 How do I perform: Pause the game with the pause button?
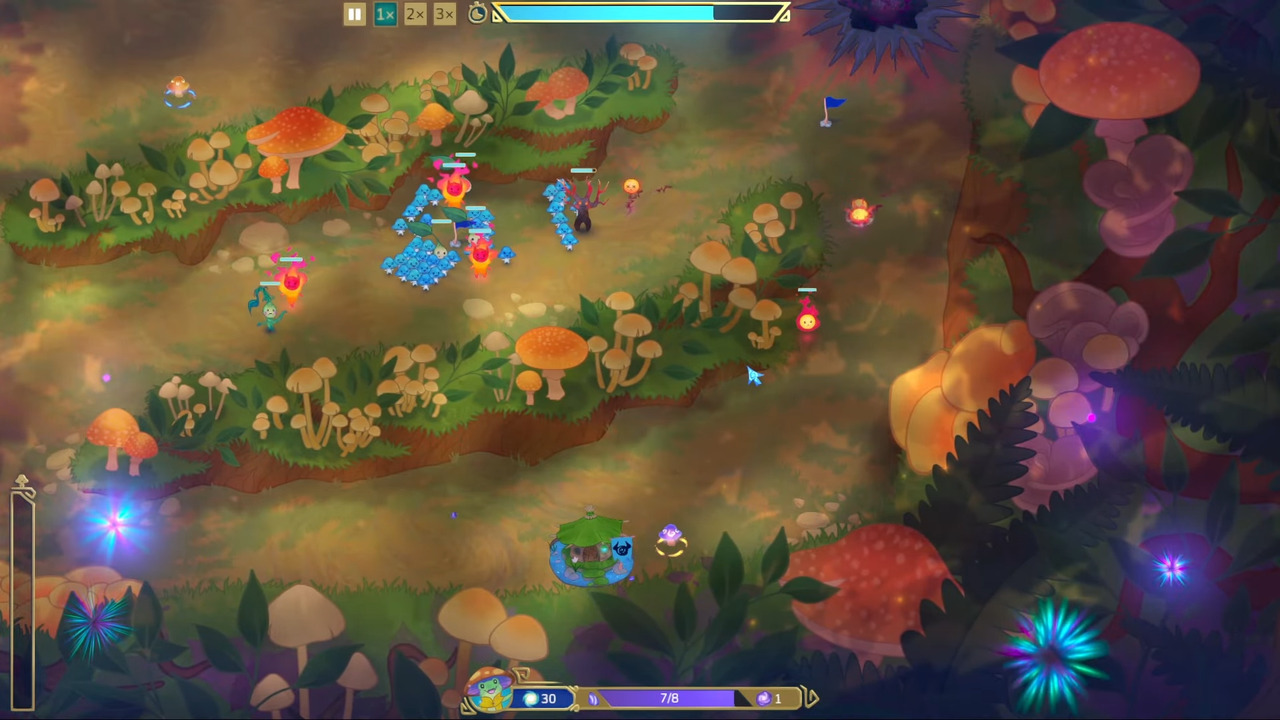coord(354,14)
